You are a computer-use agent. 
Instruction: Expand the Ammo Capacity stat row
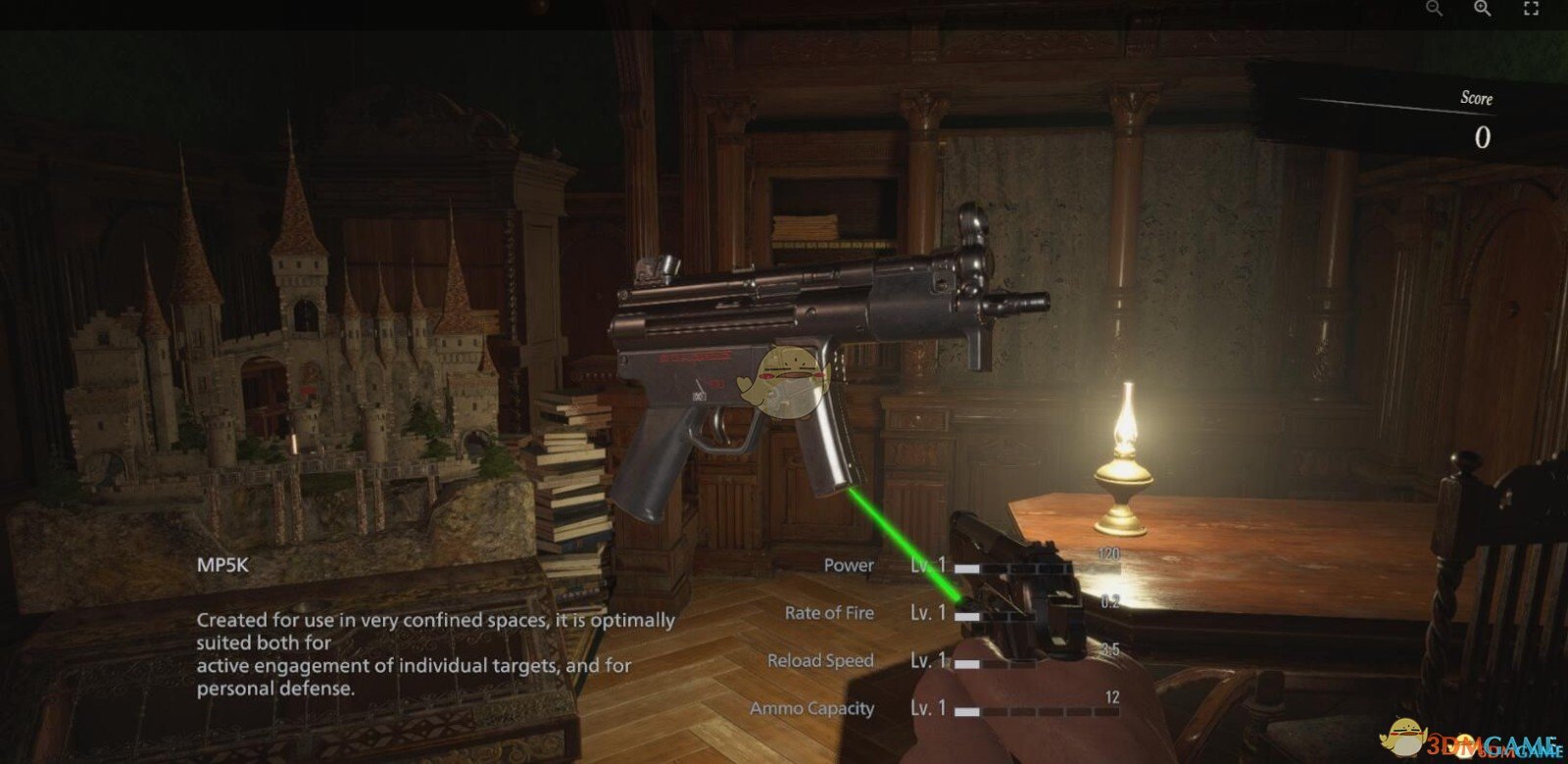[812, 707]
